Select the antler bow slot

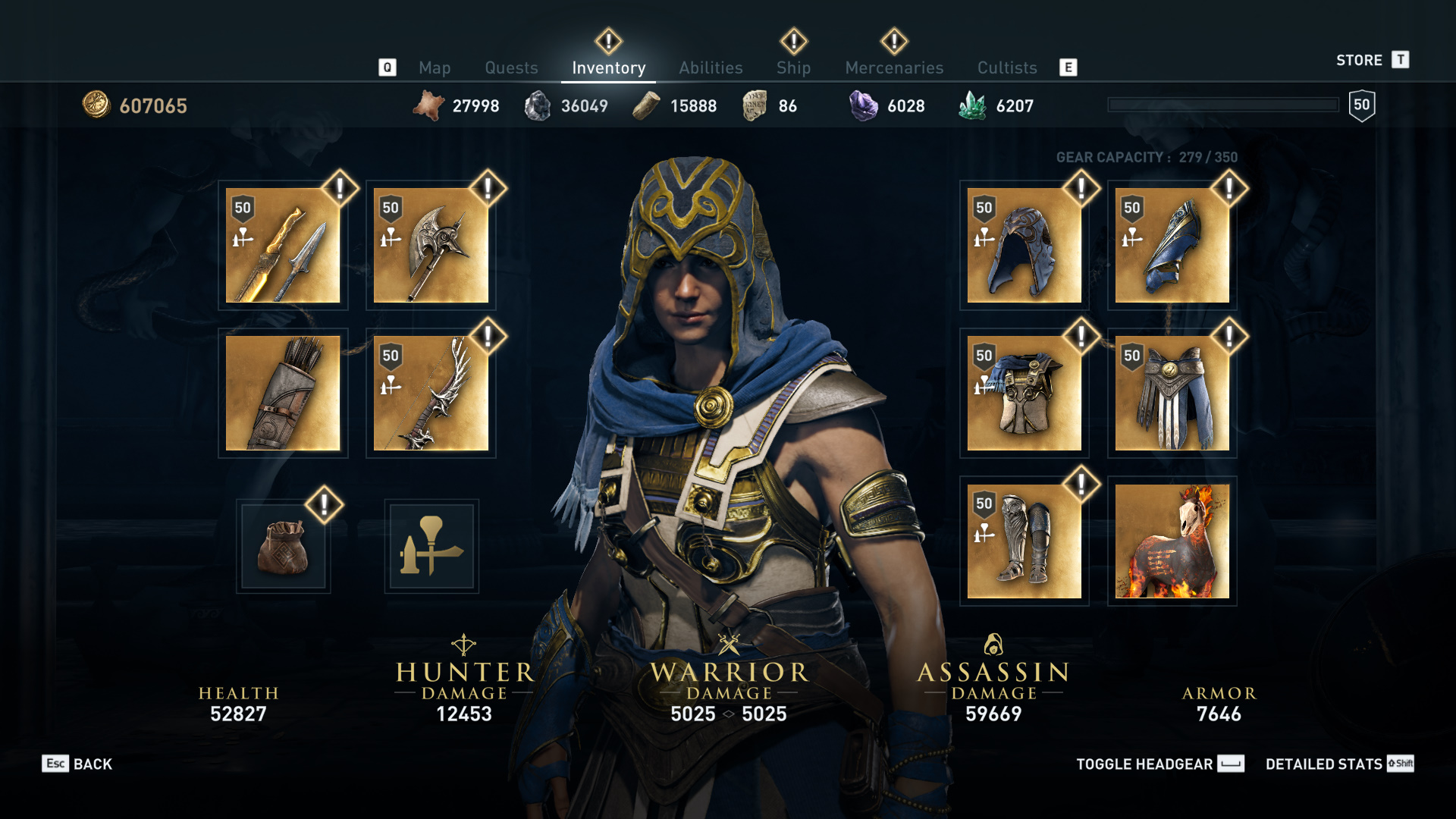431,394
